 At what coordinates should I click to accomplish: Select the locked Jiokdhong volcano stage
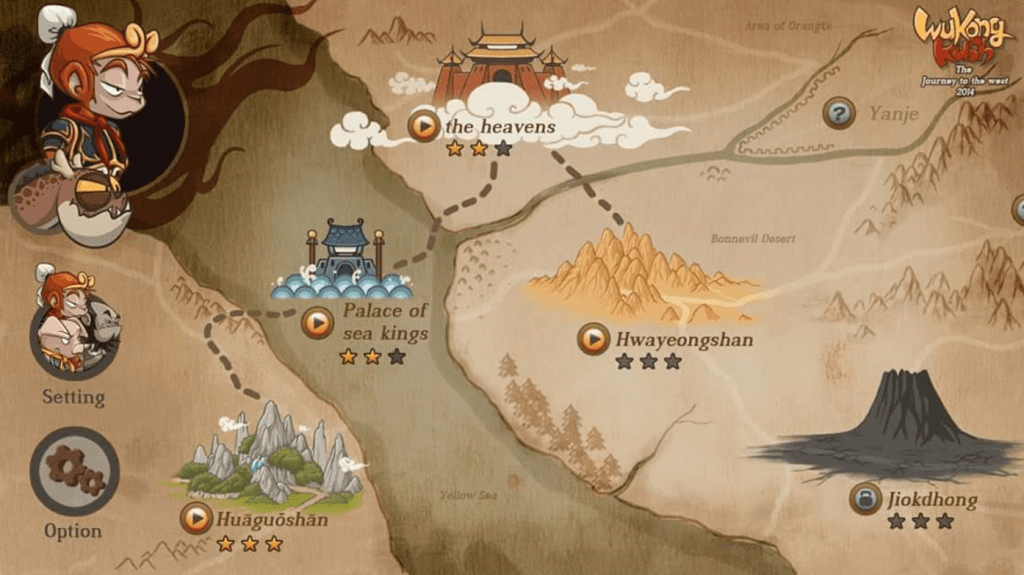(x=865, y=498)
